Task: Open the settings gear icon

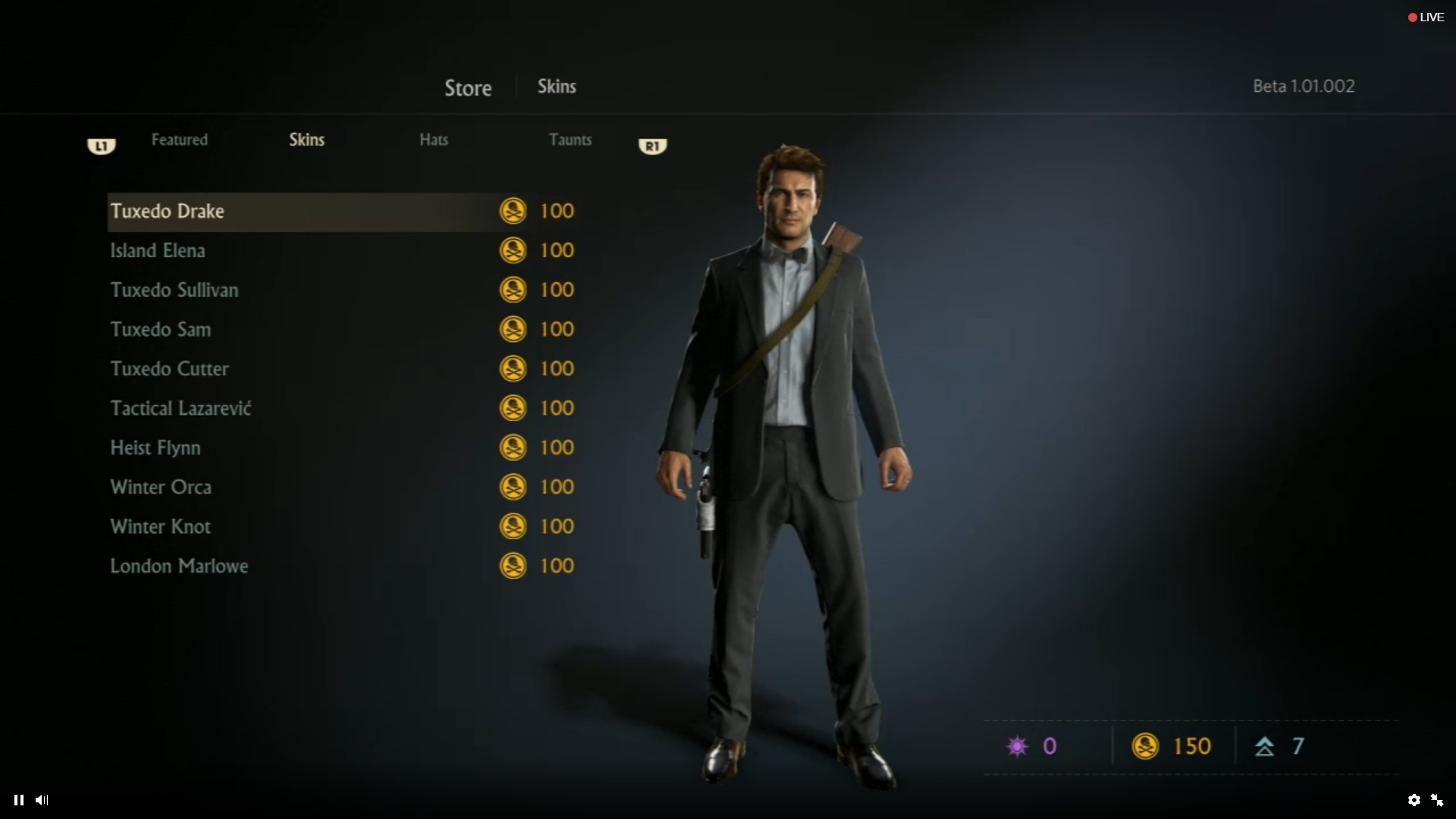Action: [x=1415, y=800]
